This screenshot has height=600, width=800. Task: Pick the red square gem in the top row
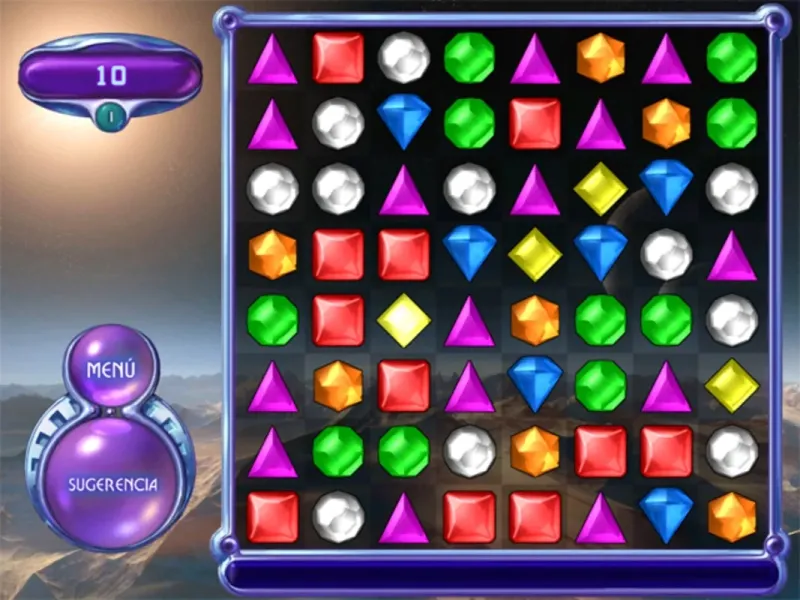click(x=338, y=57)
